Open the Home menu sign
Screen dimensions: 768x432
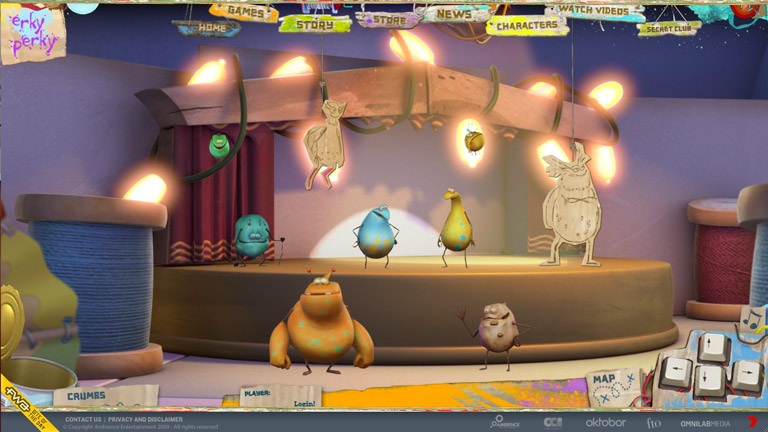pyautogui.click(x=206, y=29)
